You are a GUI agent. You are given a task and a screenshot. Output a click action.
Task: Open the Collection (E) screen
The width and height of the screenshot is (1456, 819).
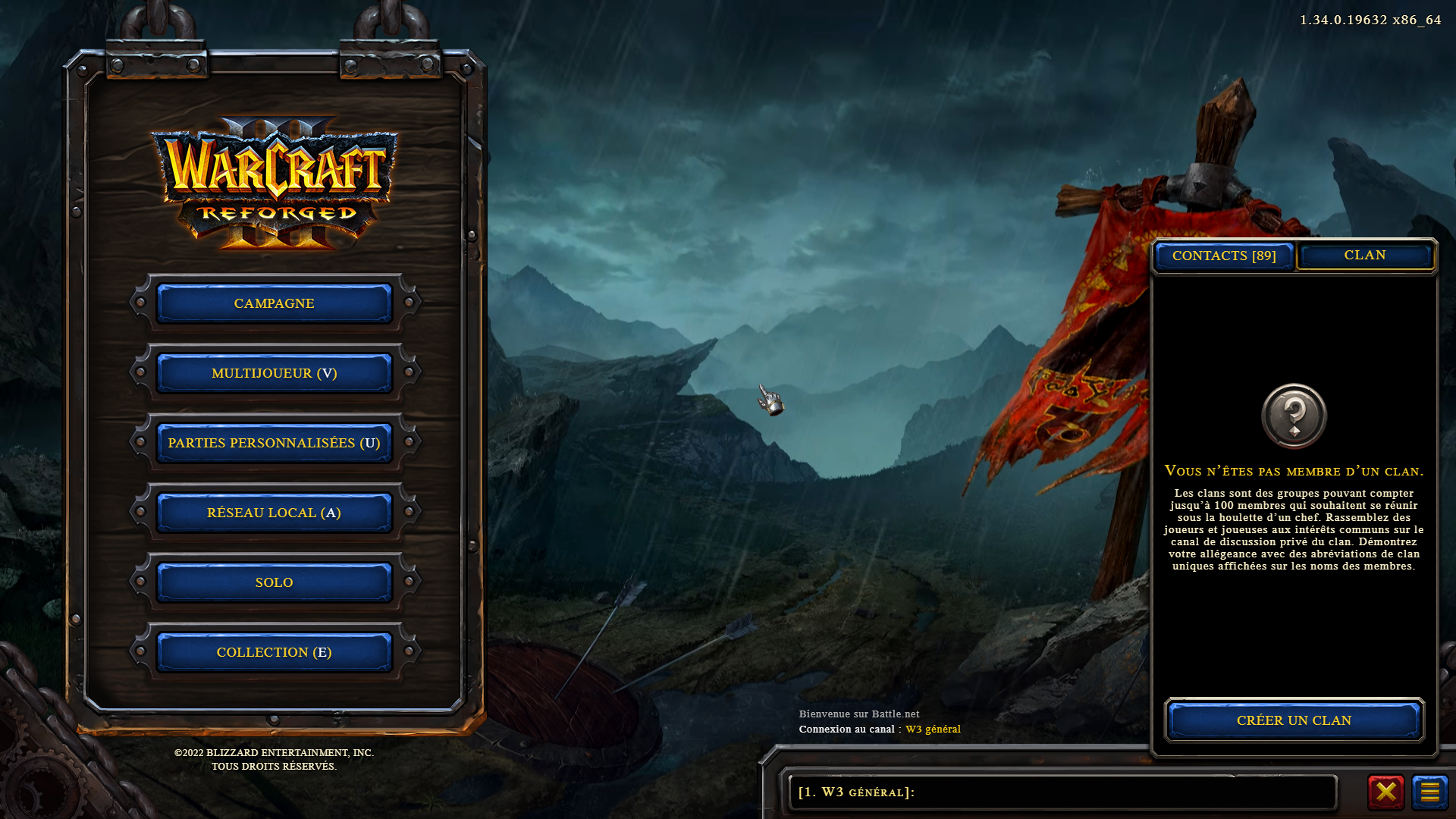click(x=274, y=652)
